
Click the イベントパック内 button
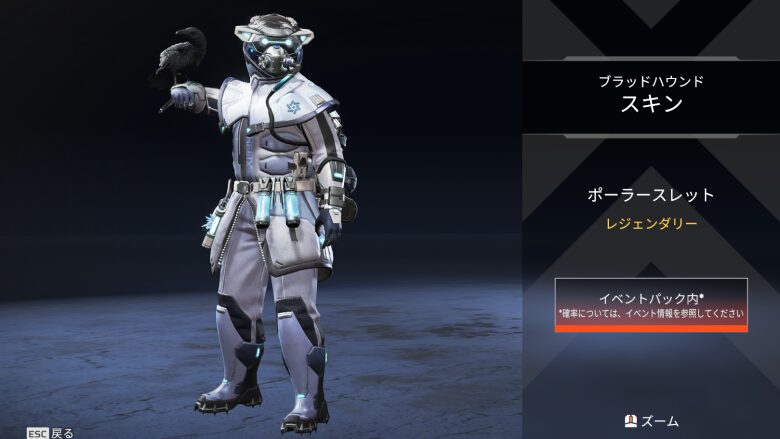[x=651, y=305]
